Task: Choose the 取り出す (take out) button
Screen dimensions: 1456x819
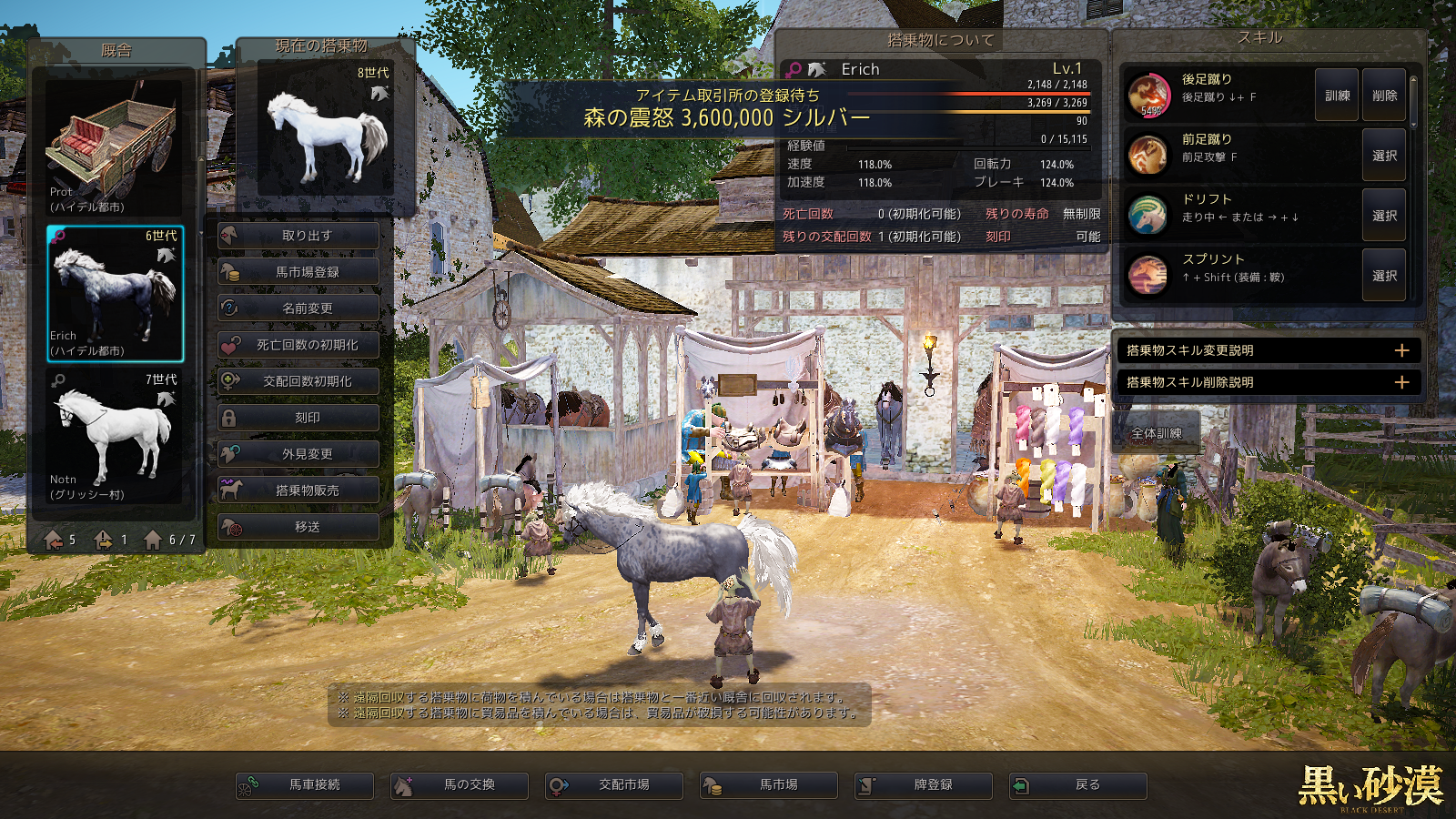Action: point(298,236)
